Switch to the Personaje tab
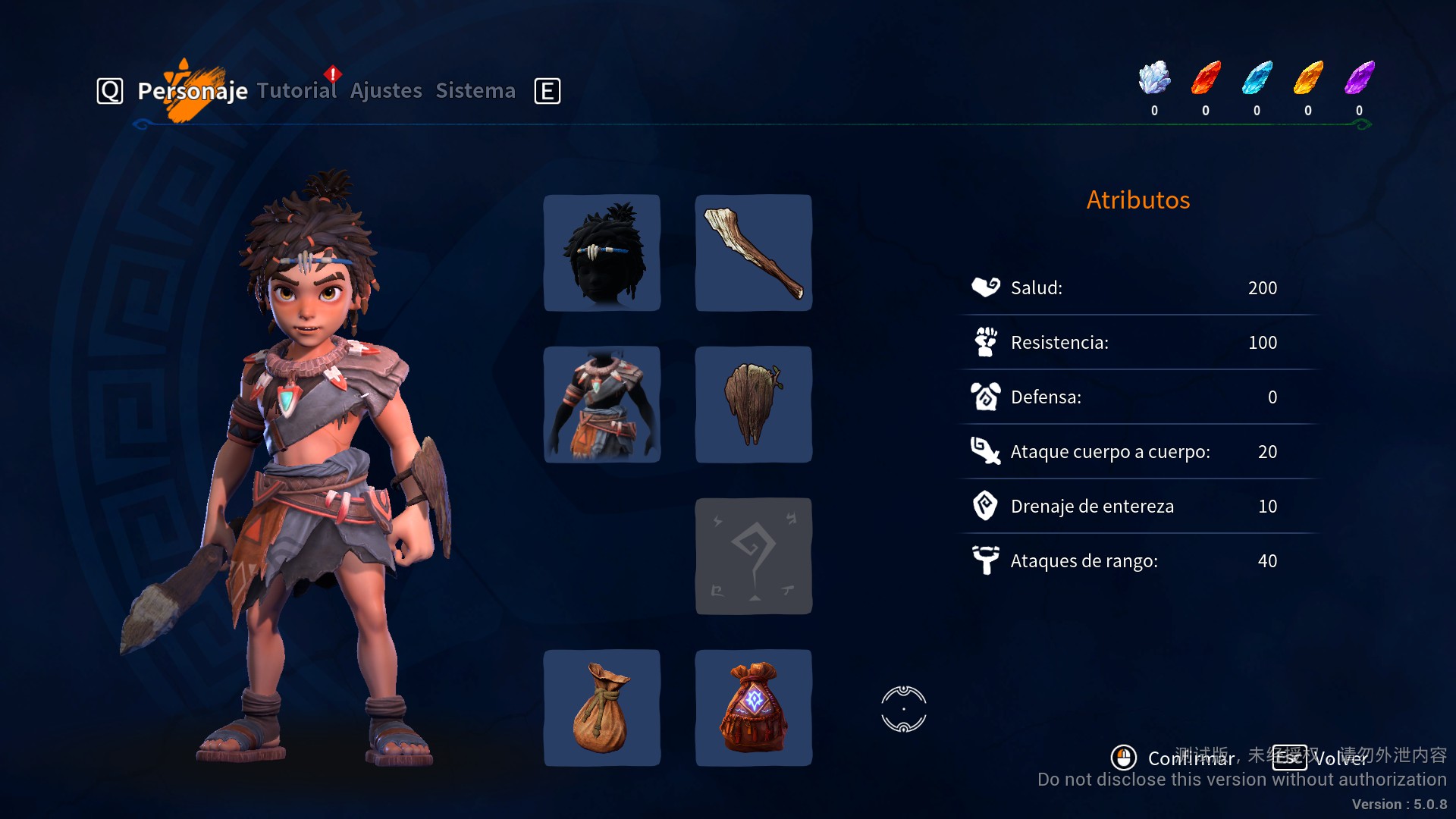 click(193, 91)
